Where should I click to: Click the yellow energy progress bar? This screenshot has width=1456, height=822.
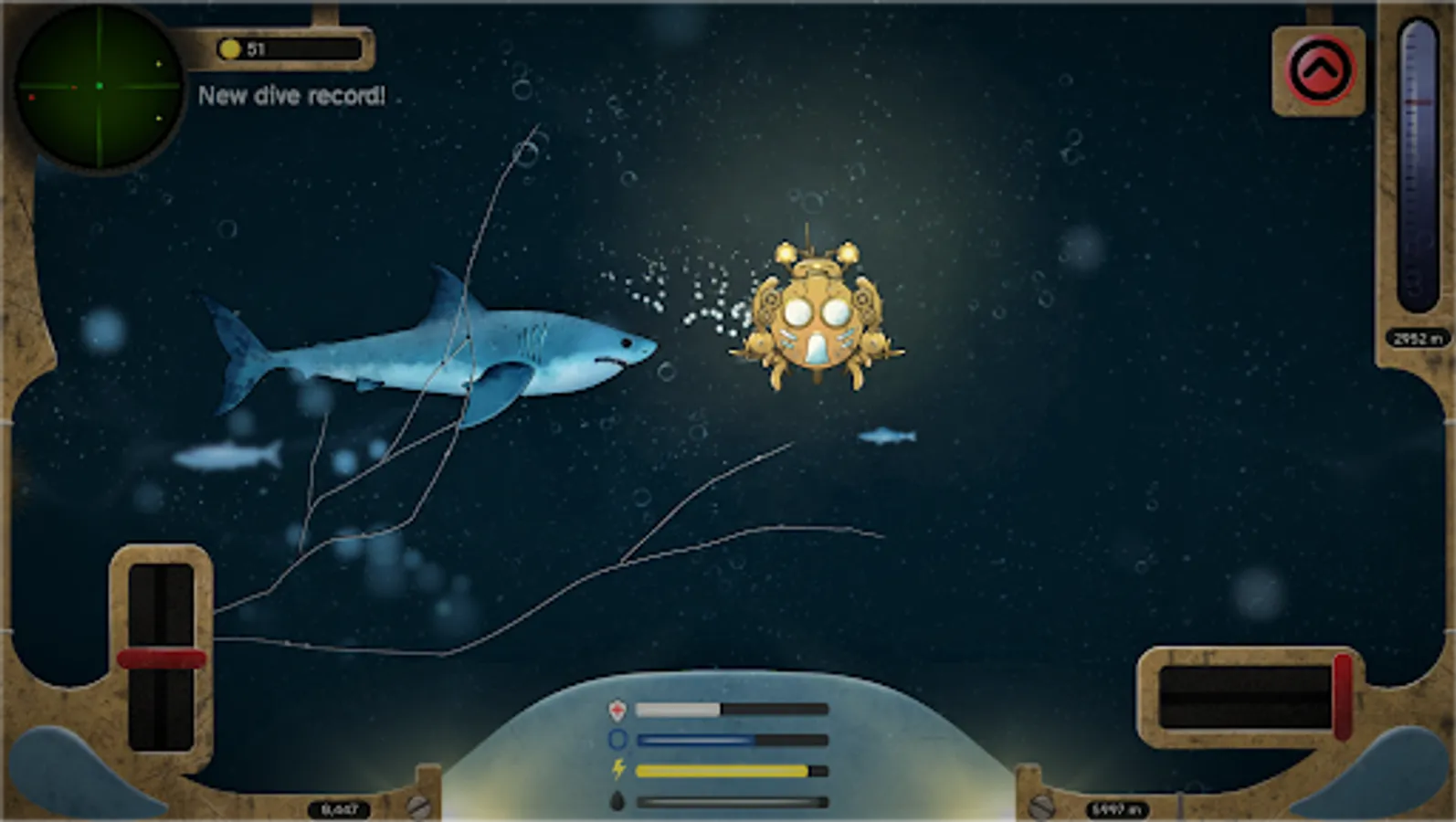coord(722,770)
